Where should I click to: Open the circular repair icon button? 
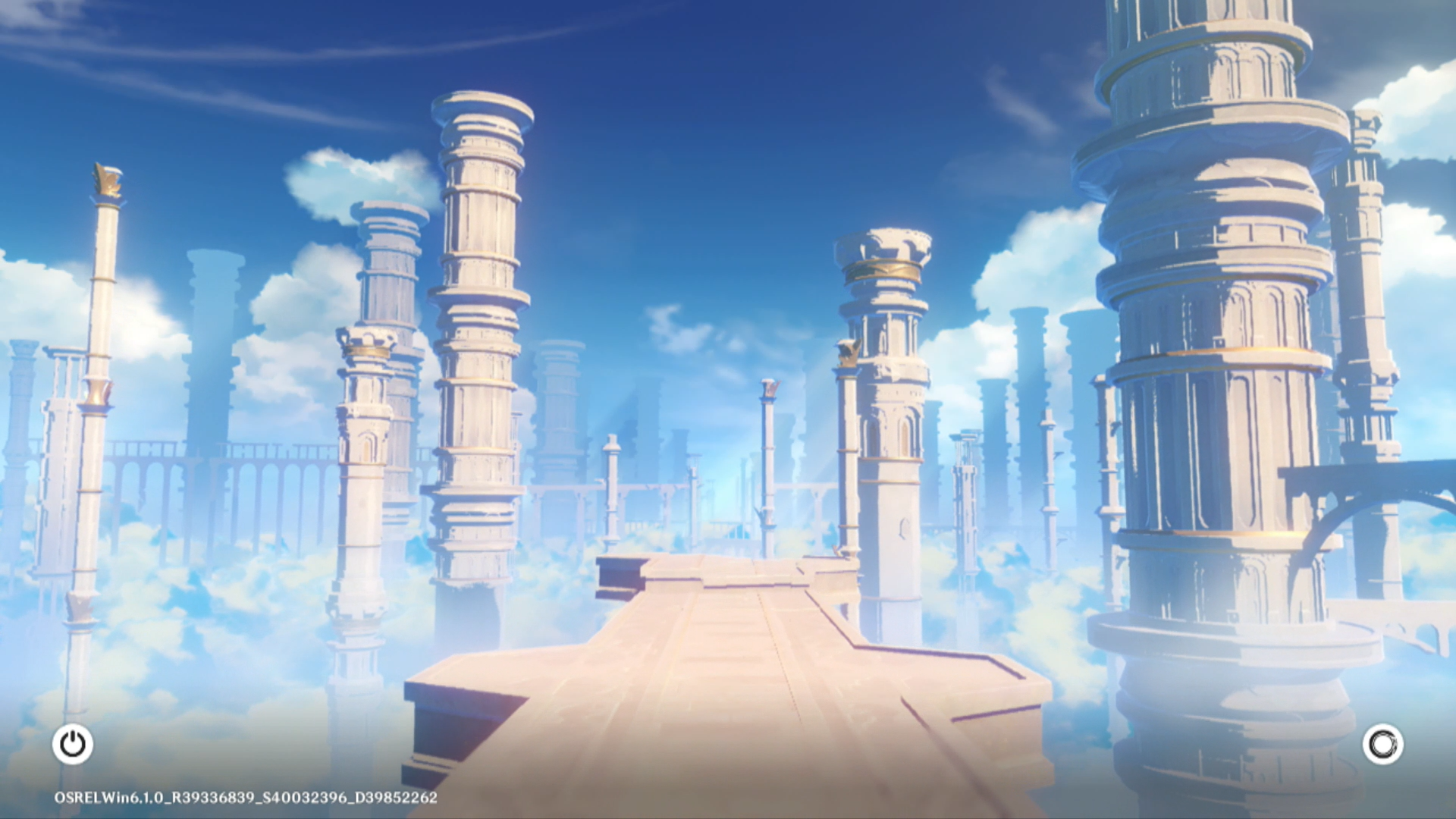pyautogui.click(x=1382, y=744)
